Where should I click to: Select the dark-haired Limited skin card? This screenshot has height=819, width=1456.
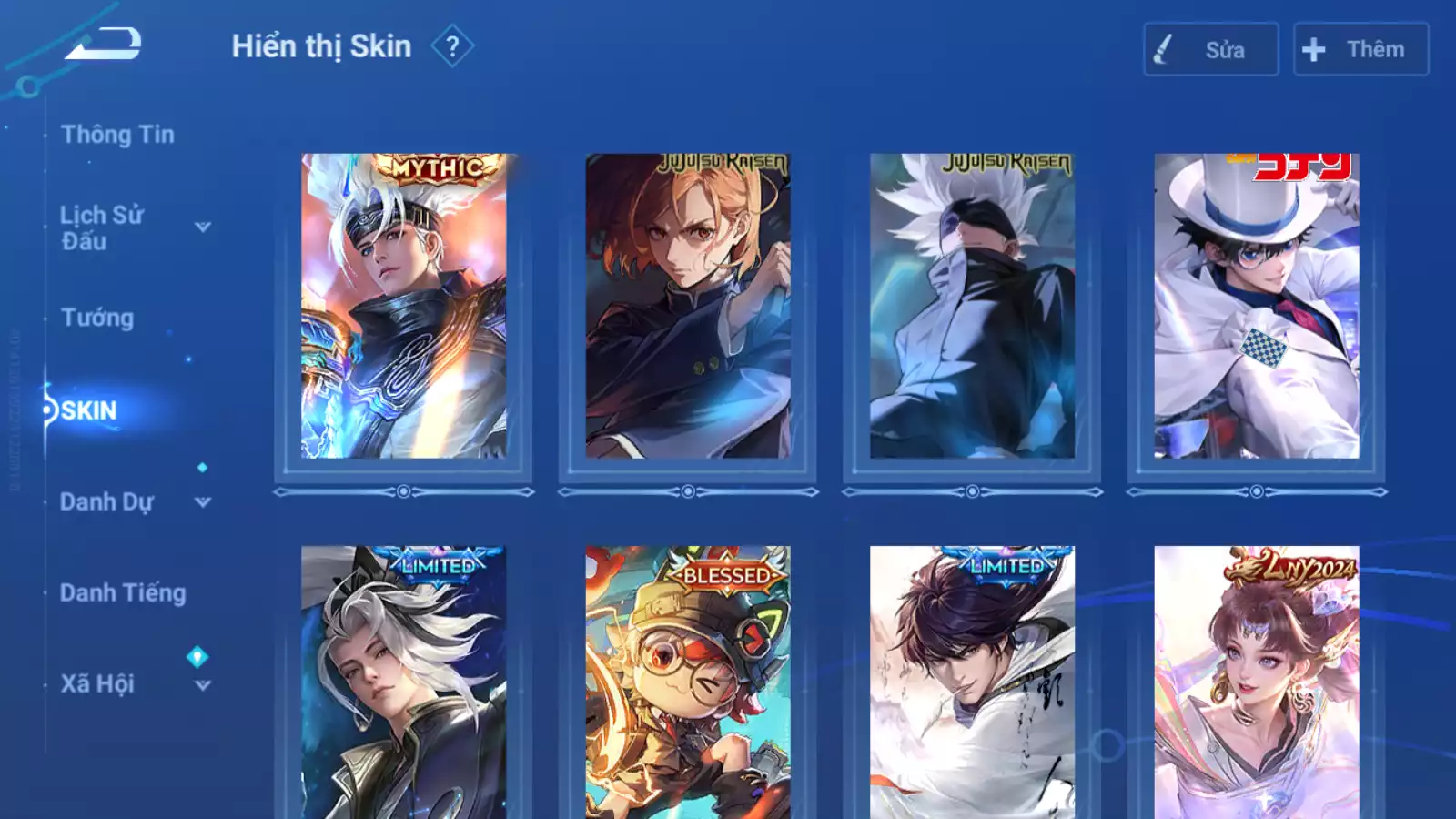click(x=972, y=682)
